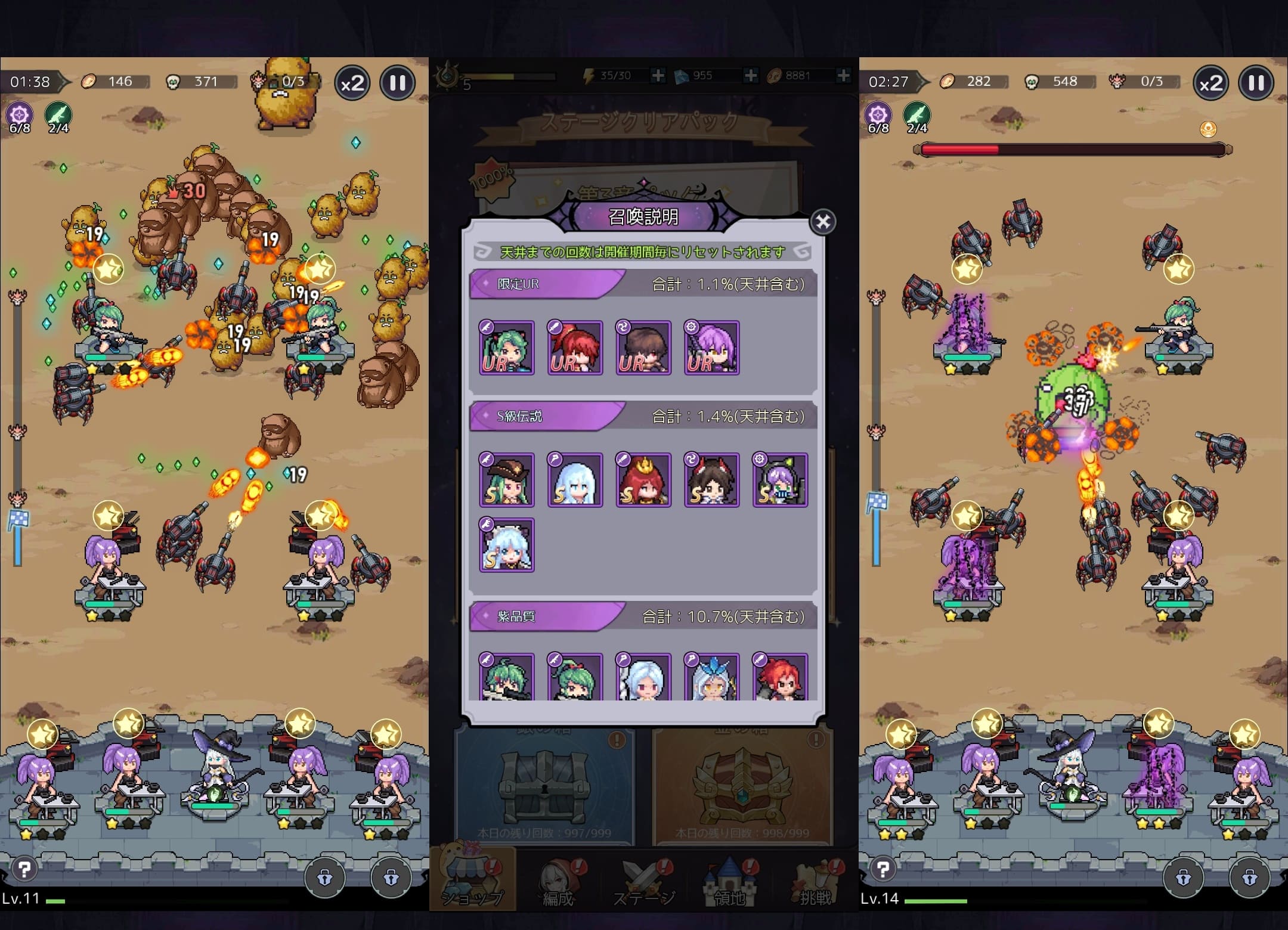Close the 召喚説明 summon explanation popup
Screen dimensions: 1288x930
824,221
